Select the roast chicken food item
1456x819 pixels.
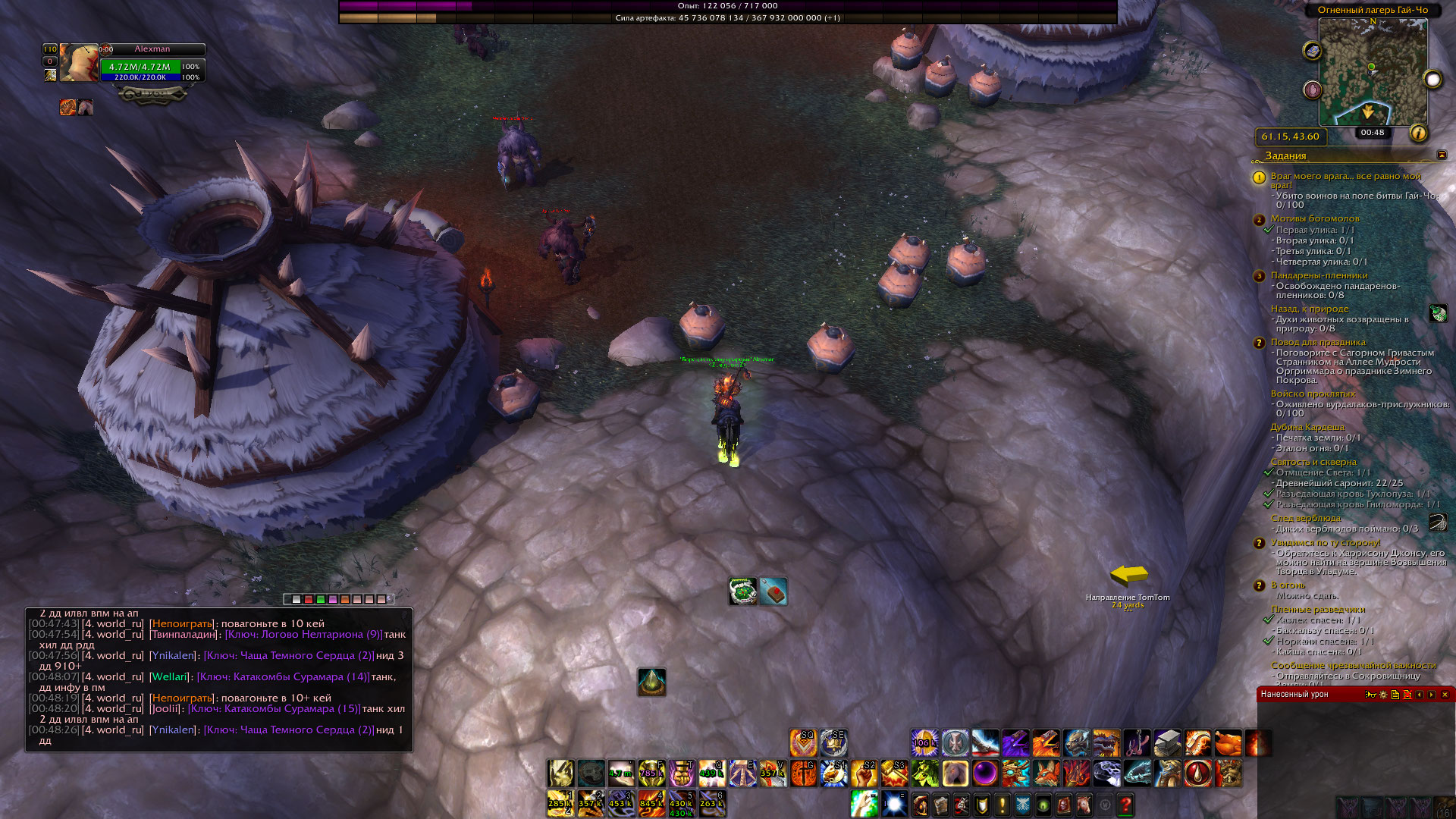click(1228, 743)
